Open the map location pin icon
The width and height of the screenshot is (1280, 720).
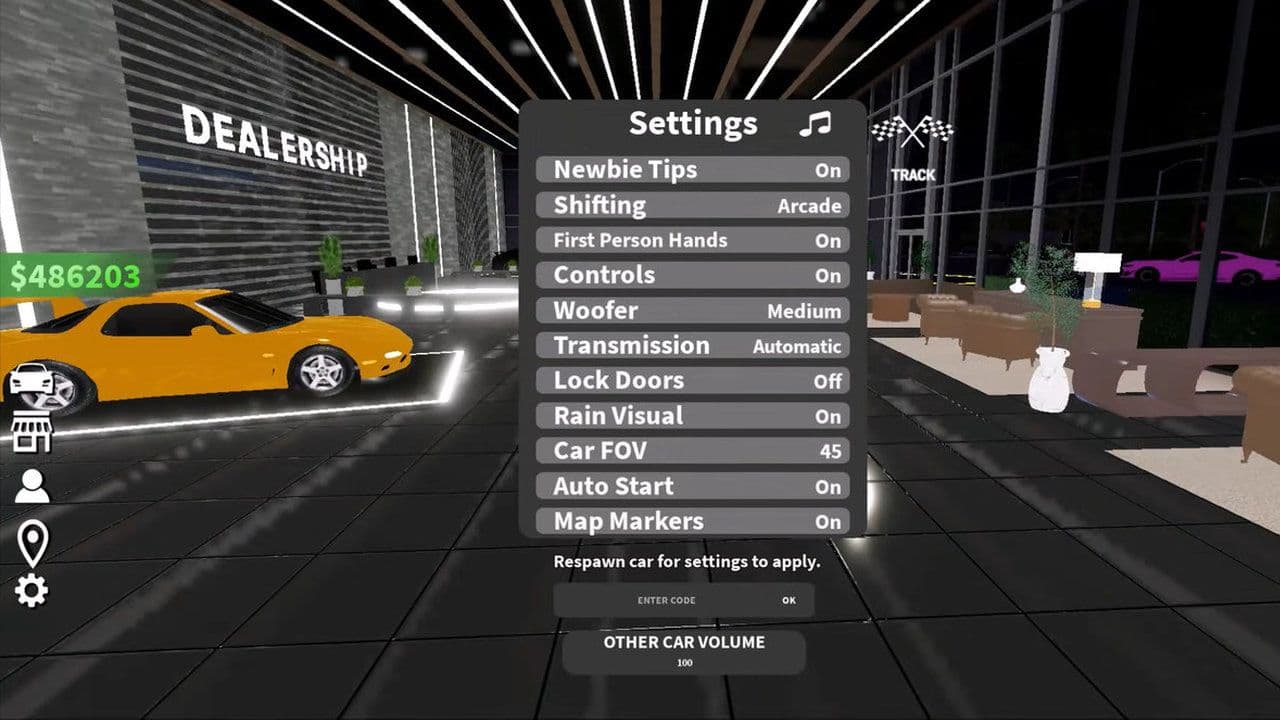coord(32,541)
